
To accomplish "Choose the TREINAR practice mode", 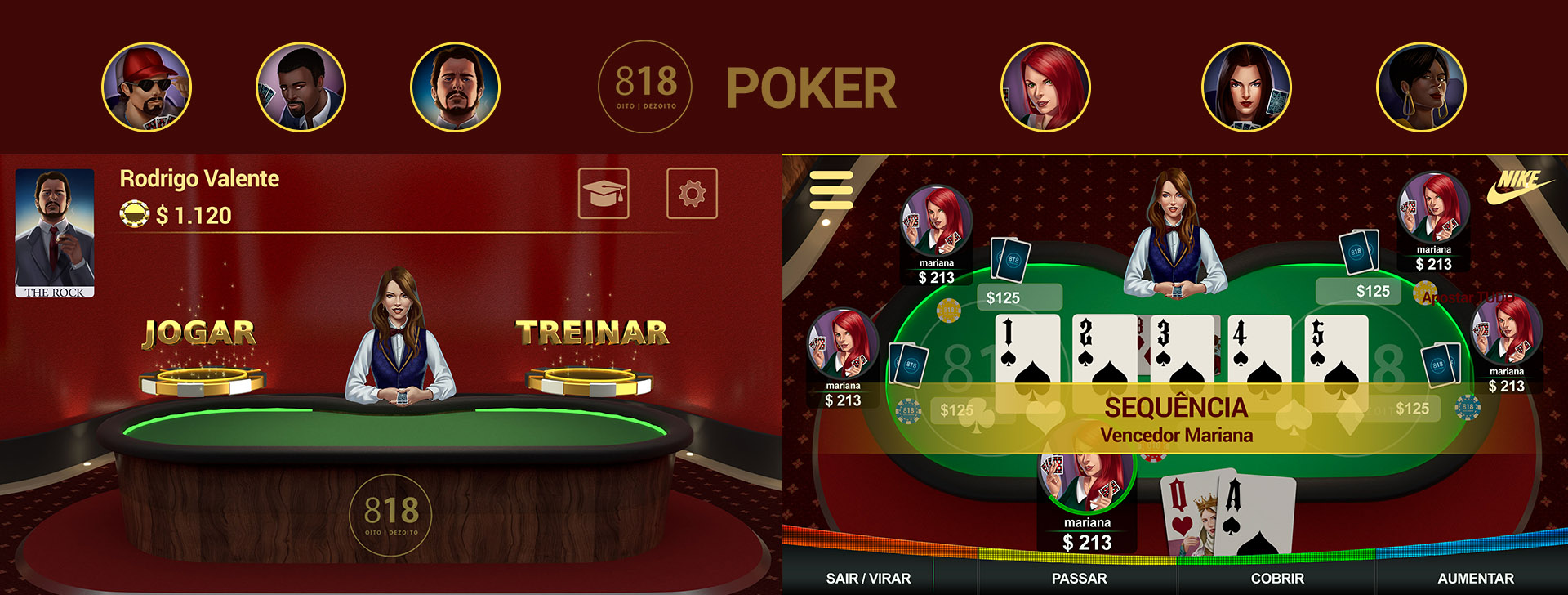I will click(592, 333).
